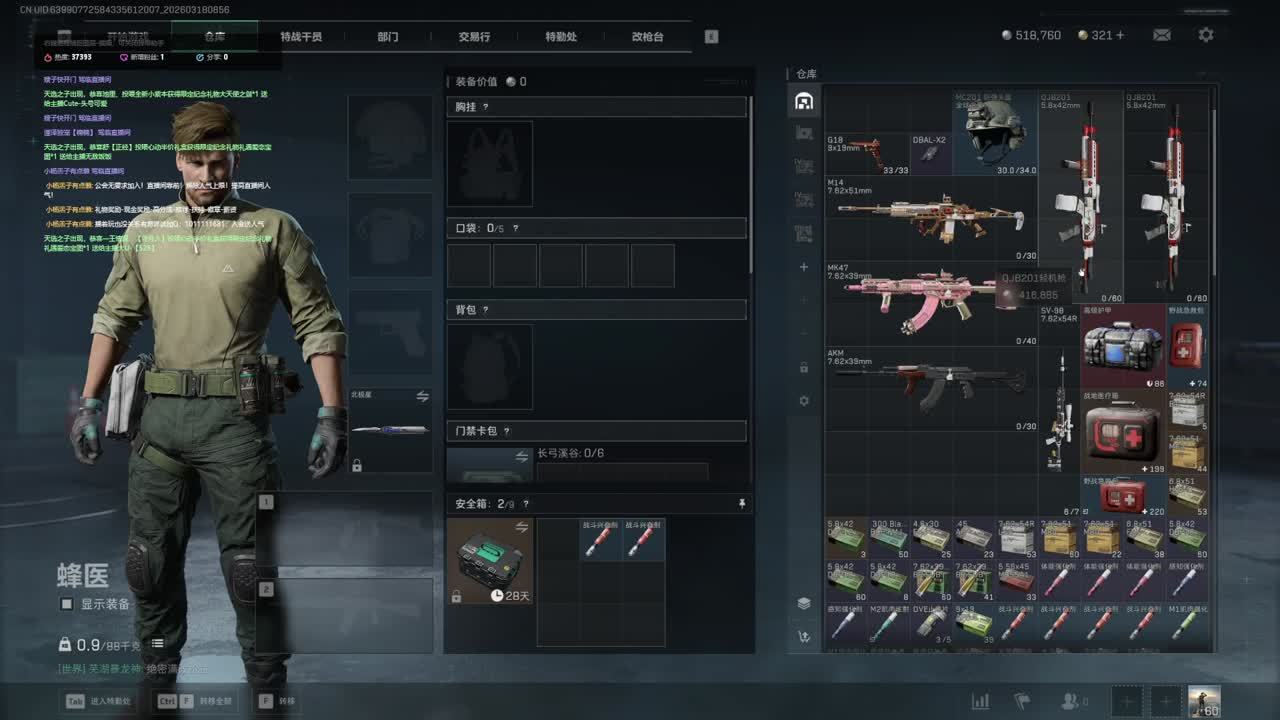This screenshot has width=1280, height=720.
Task: Select the DBAL-X2 attachment item
Action: point(931,155)
